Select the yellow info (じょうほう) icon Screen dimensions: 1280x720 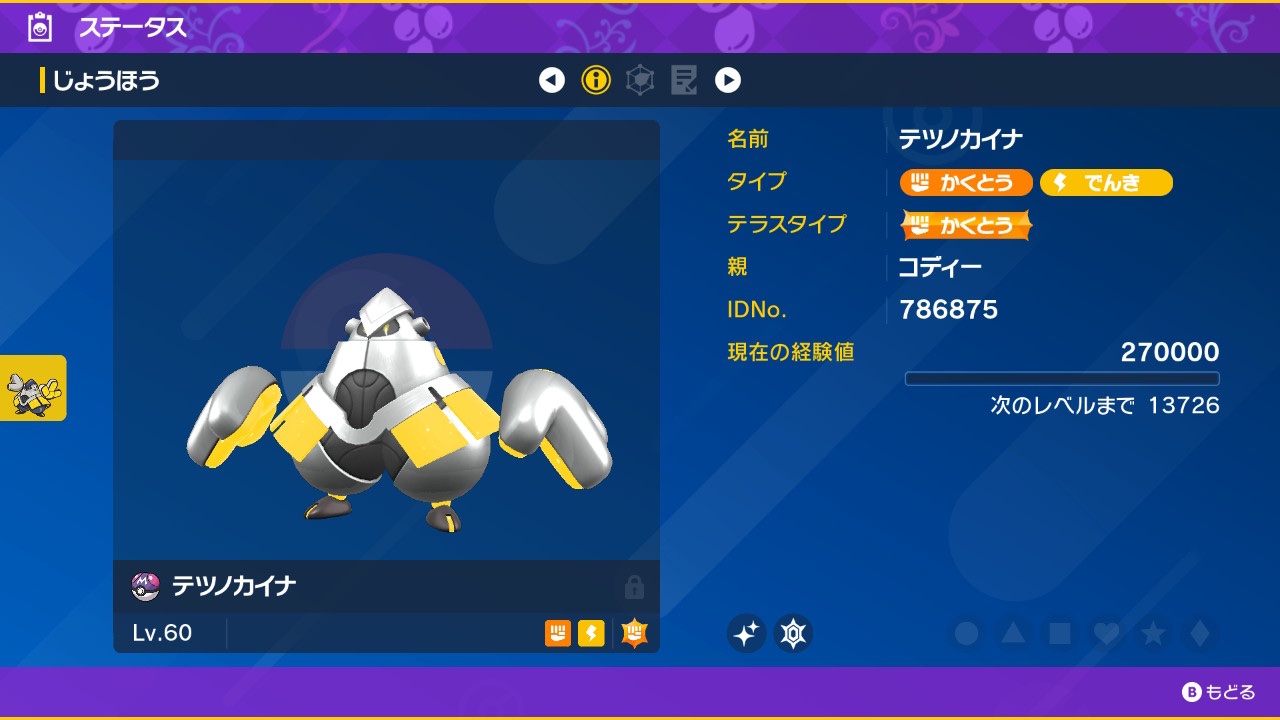click(x=597, y=80)
